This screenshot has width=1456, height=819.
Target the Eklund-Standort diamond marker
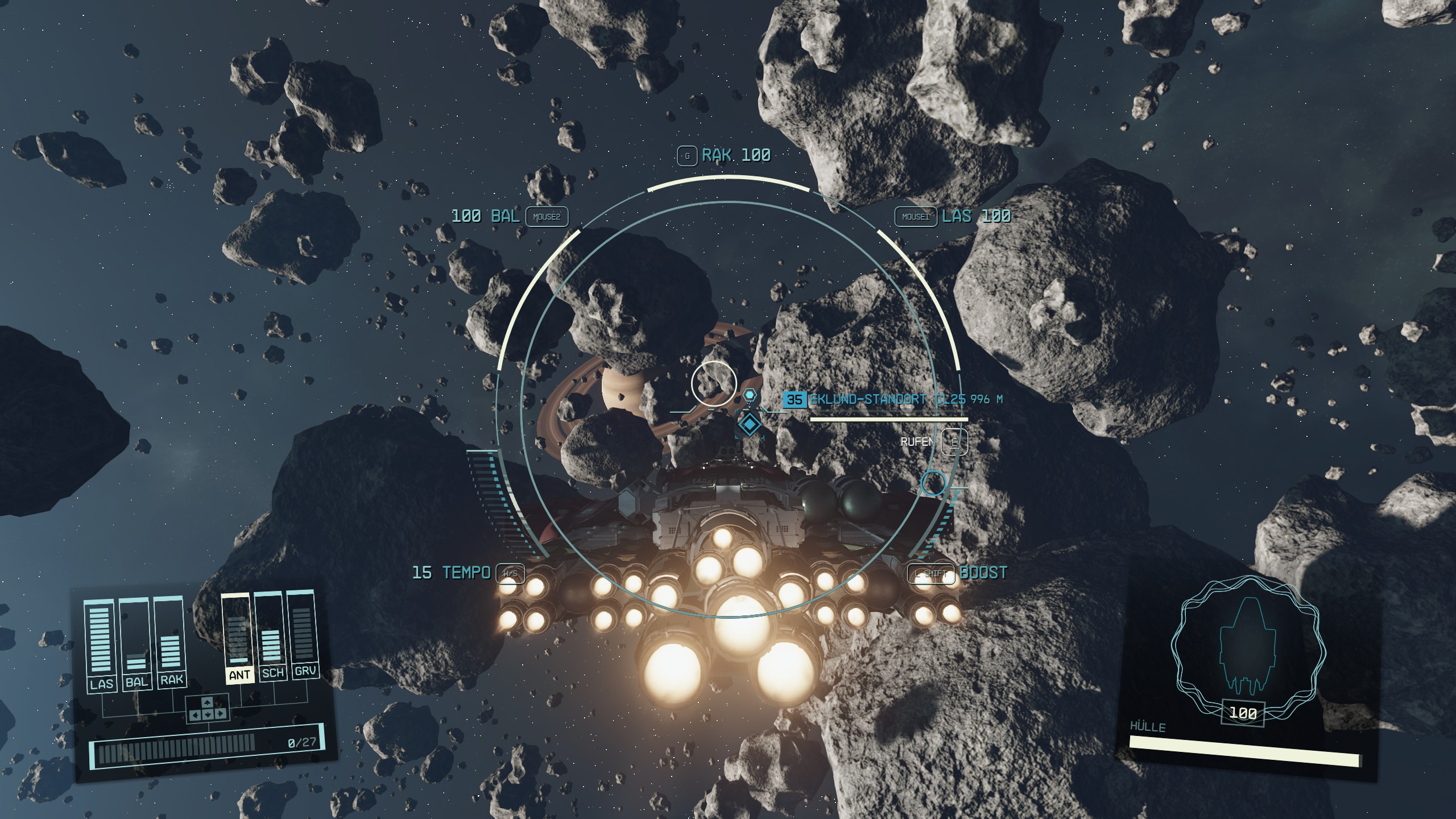(x=750, y=424)
